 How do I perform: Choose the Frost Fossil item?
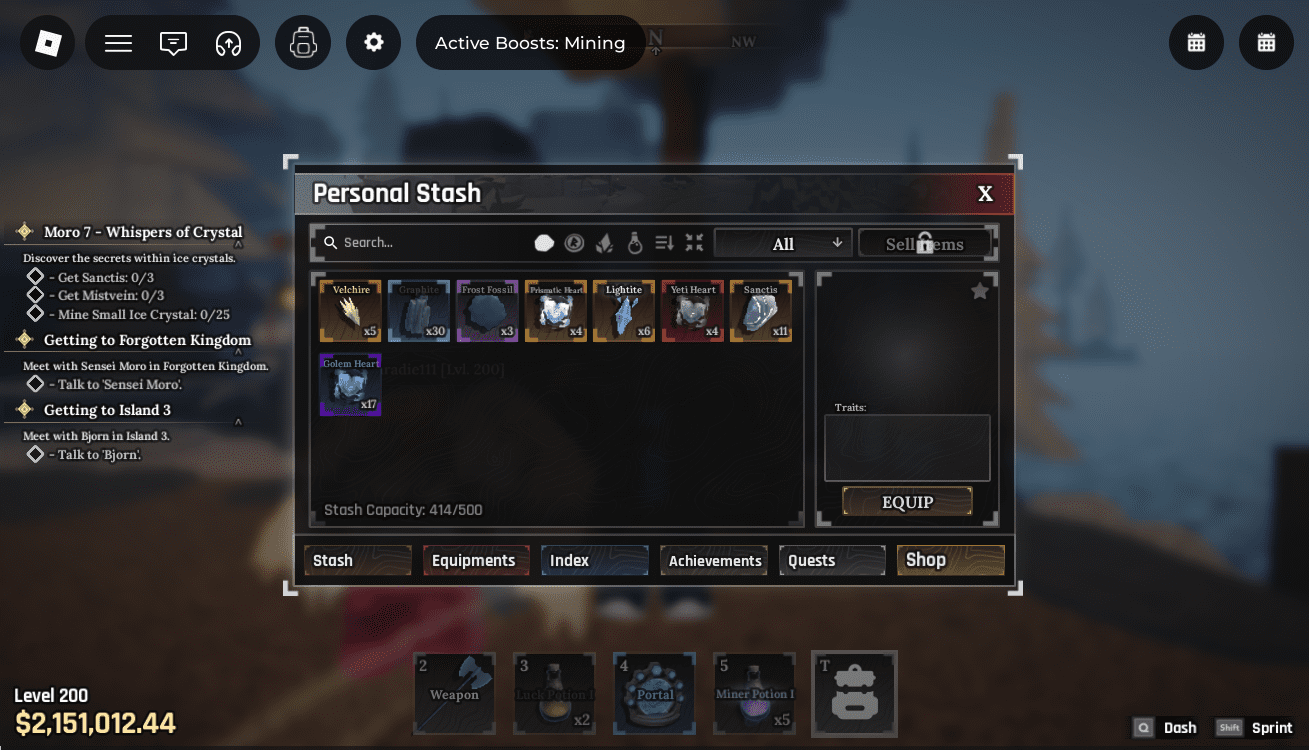click(487, 311)
